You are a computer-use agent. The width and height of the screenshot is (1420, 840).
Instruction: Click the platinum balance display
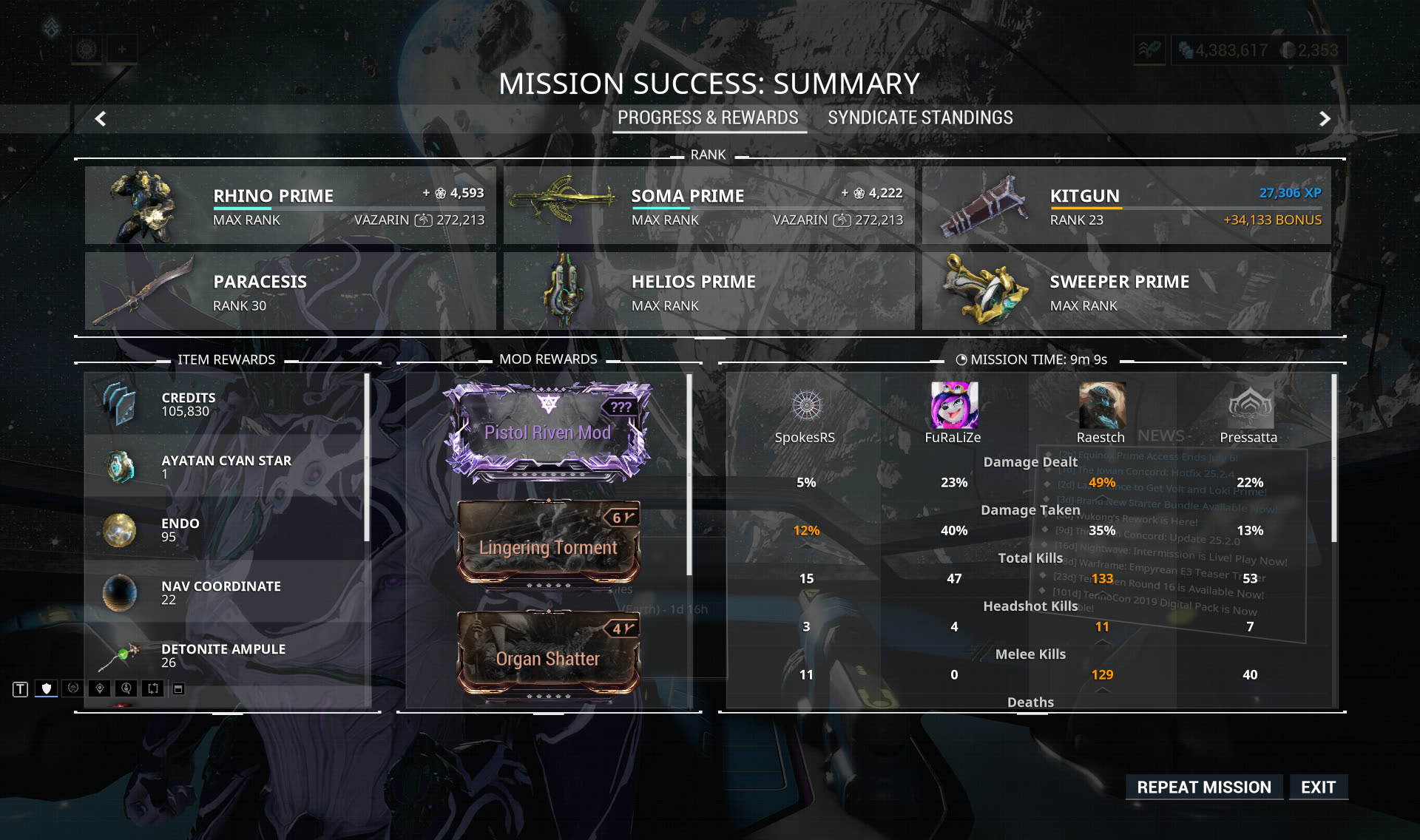1311,50
